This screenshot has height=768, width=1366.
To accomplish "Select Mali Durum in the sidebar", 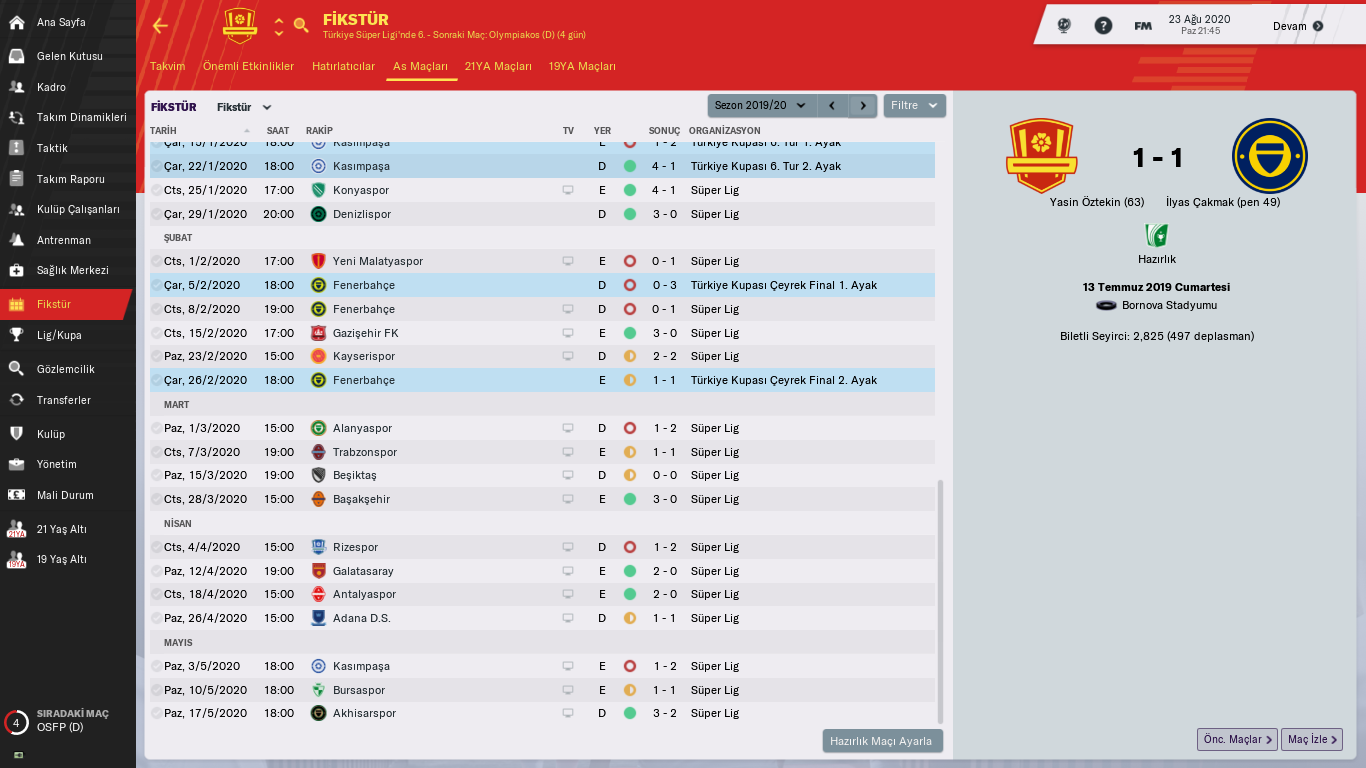I will [x=65, y=495].
